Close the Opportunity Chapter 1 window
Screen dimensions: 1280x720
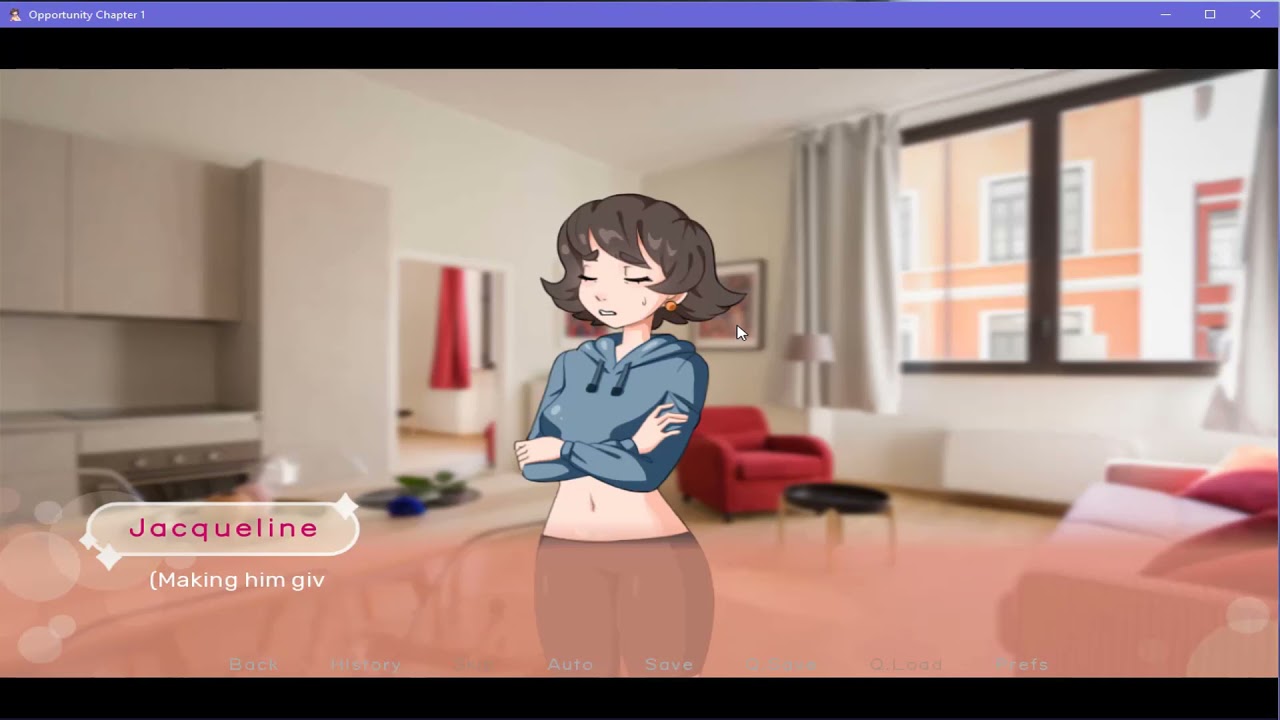[1255, 14]
